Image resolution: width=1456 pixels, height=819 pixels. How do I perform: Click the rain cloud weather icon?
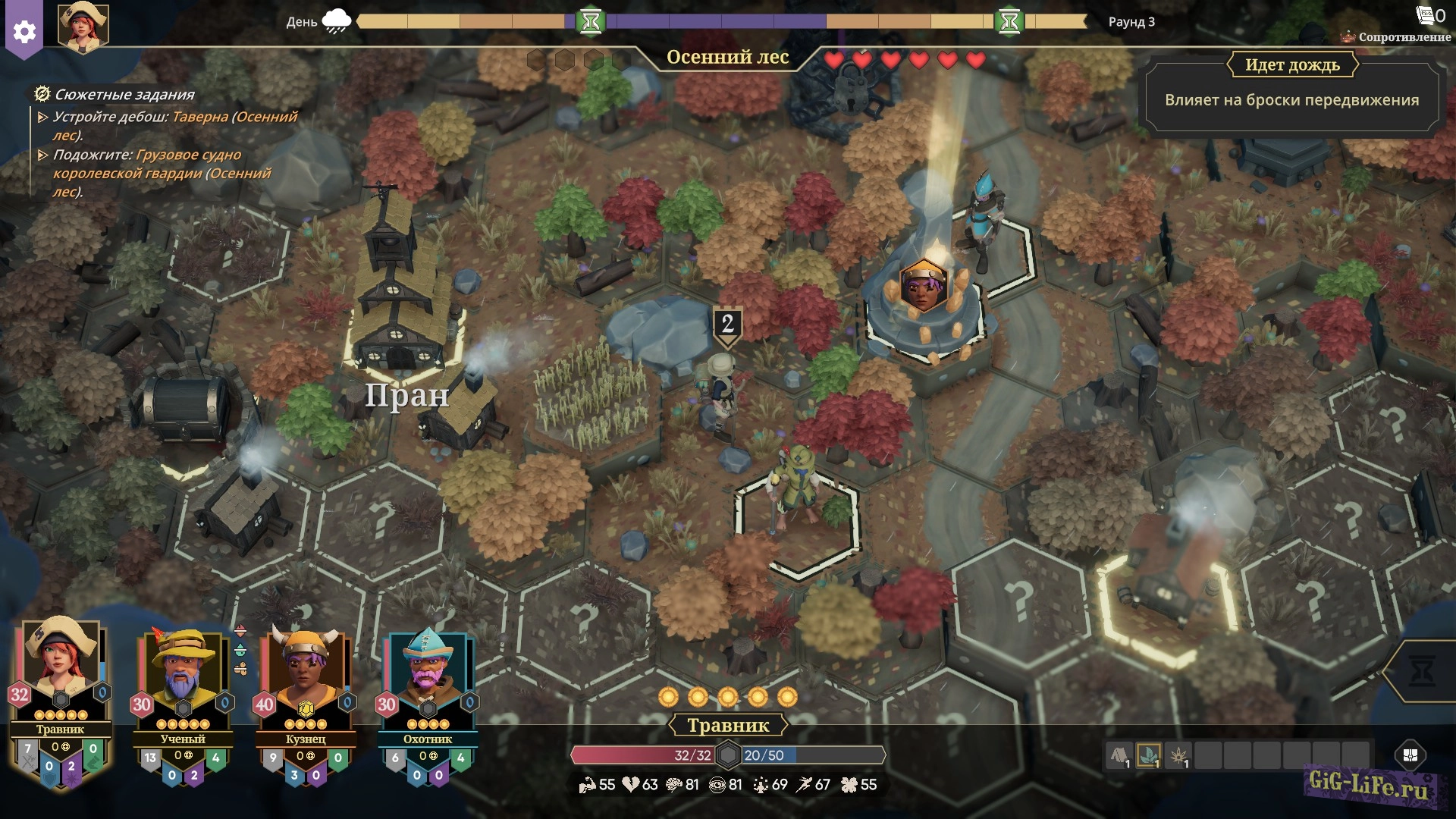337,21
